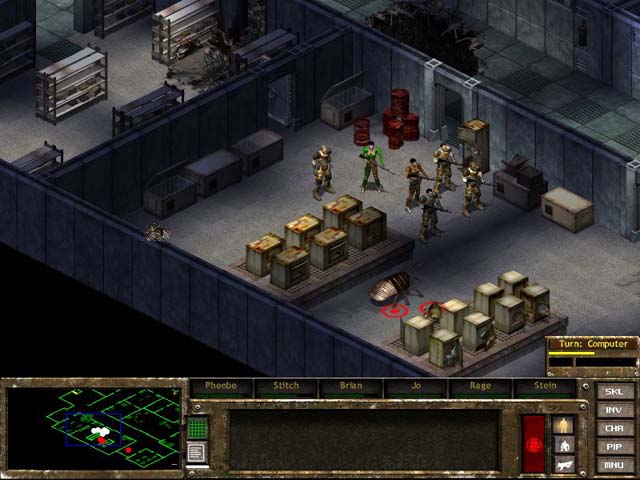
Task: Select squad member Stitch
Action: [x=285, y=386]
